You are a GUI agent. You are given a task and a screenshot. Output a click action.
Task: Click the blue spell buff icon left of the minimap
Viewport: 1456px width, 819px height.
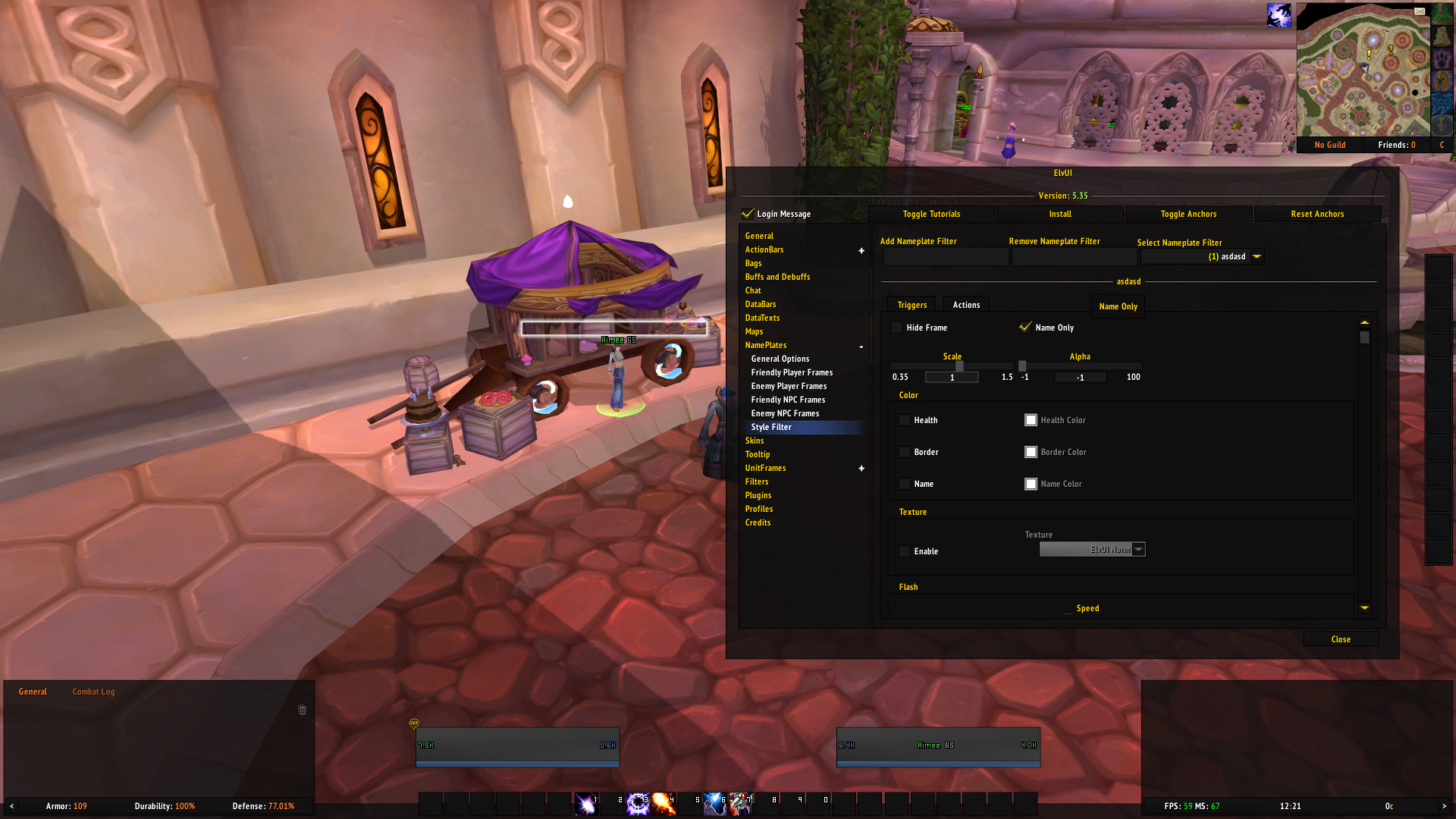(1279, 15)
